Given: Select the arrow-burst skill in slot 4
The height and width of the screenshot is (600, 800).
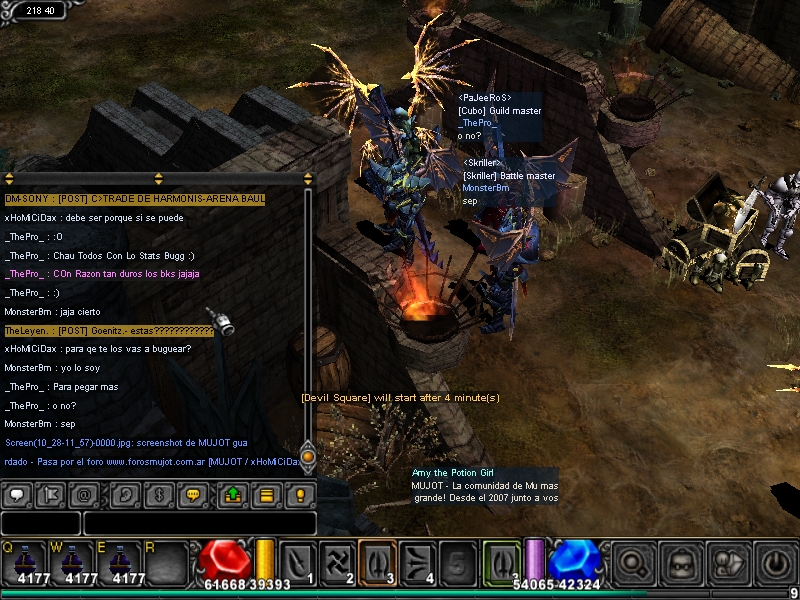Looking at the screenshot, I should (x=418, y=562).
